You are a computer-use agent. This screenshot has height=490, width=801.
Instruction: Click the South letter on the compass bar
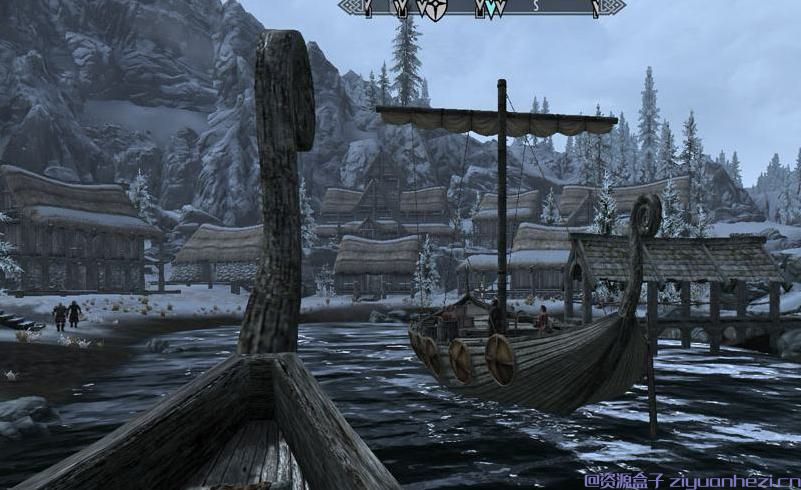click(535, 7)
